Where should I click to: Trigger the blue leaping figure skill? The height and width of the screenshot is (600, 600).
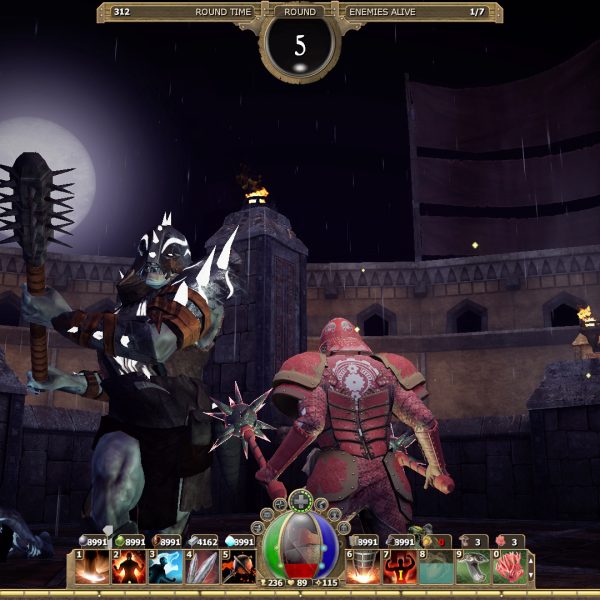point(165,567)
